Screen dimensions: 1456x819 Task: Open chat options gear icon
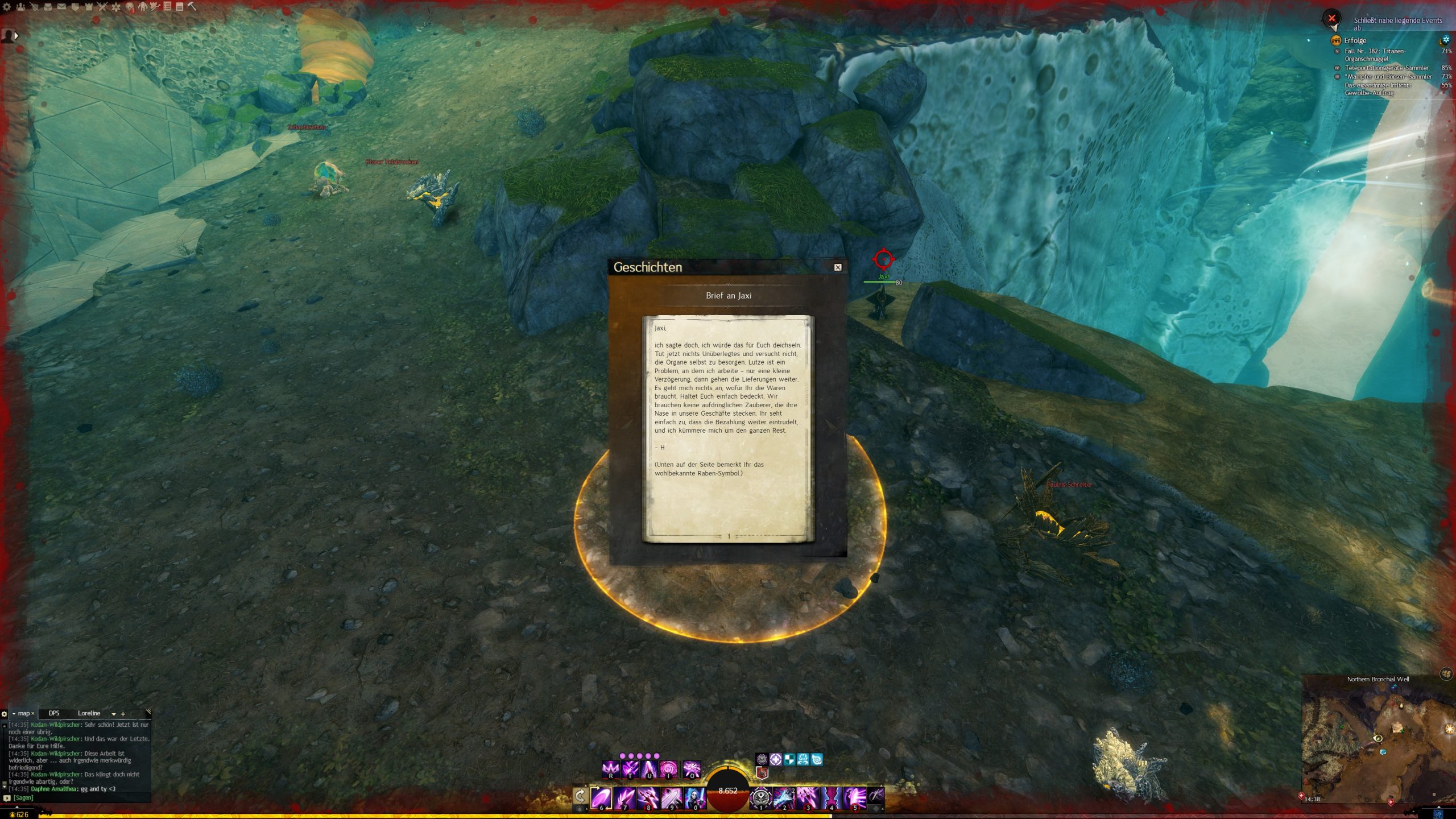pos(5,714)
